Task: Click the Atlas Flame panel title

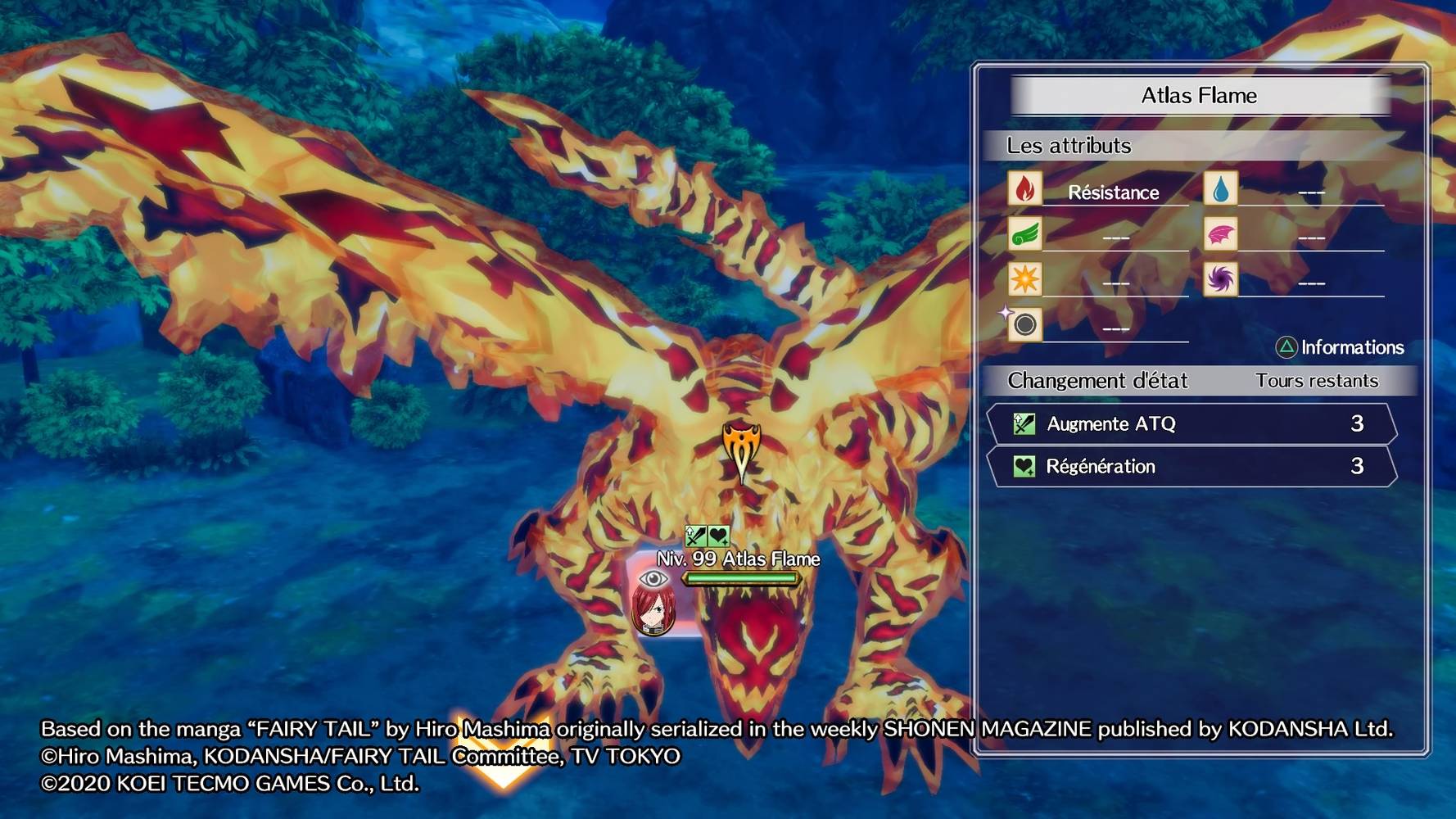Action: click(x=1199, y=96)
